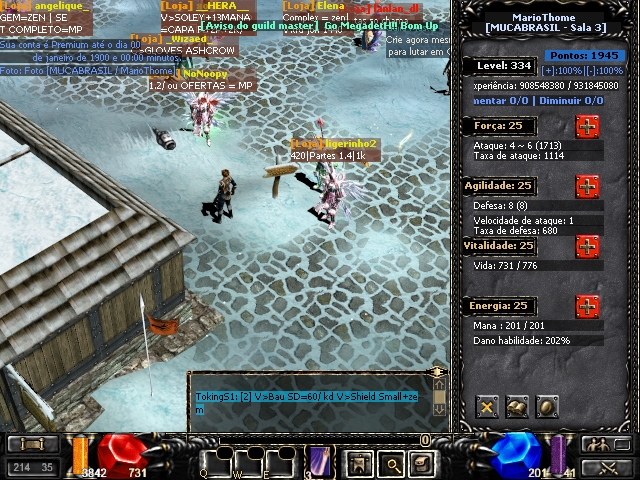Click the golden egg pet button
Screen dimensions: 640x480
pyautogui.click(x=547, y=406)
